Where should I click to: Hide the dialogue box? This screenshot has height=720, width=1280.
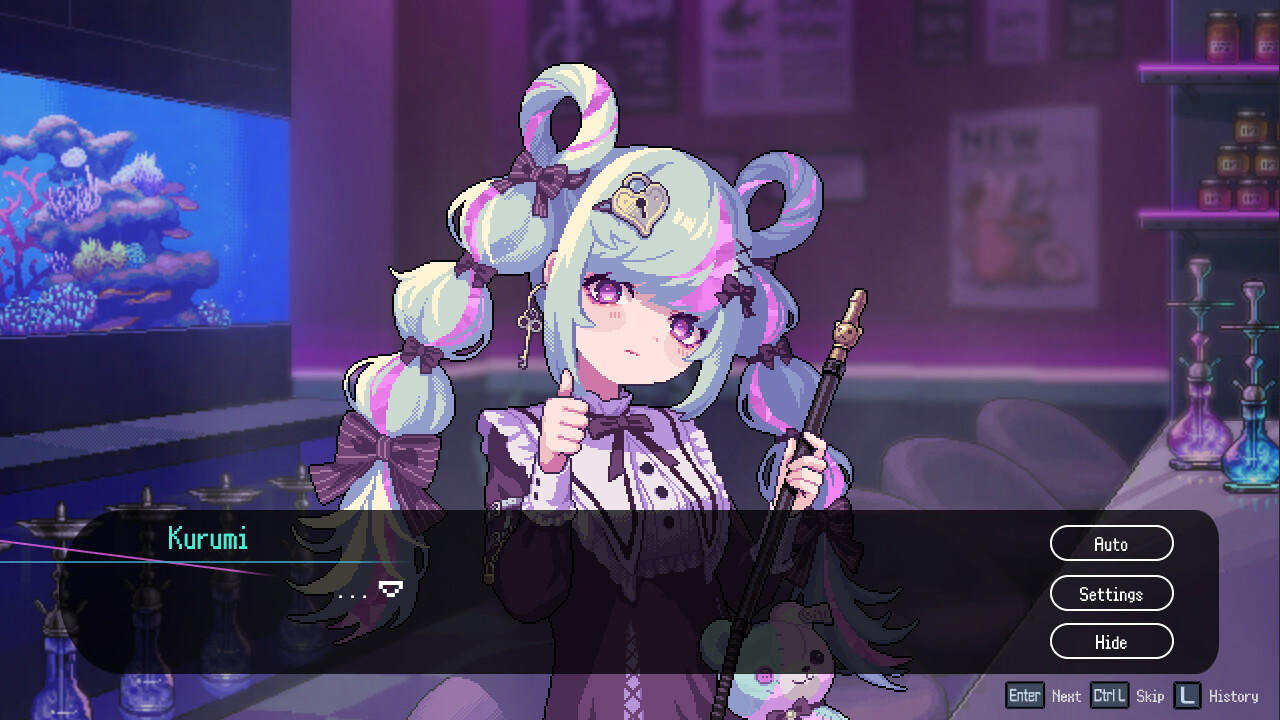tap(1111, 642)
